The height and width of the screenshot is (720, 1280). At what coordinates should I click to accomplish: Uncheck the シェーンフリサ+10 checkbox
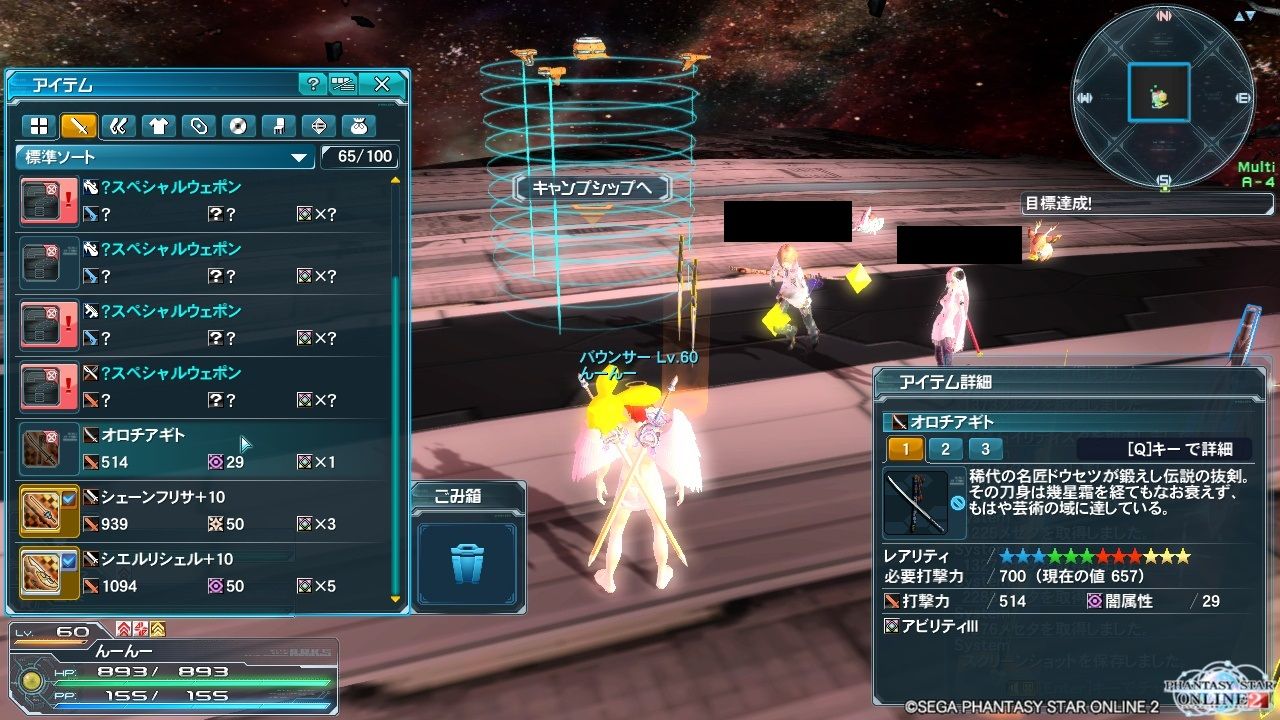tap(68, 498)
